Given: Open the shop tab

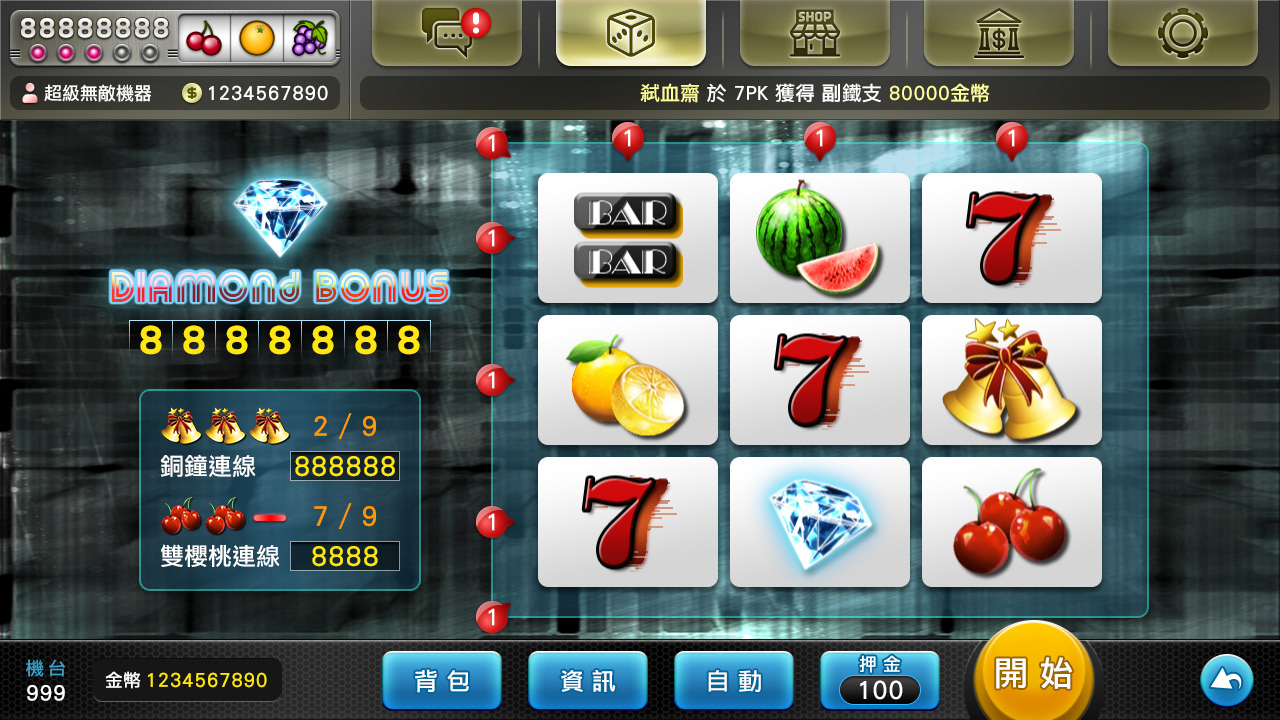Looking at the screenshot, I should 814,33.
